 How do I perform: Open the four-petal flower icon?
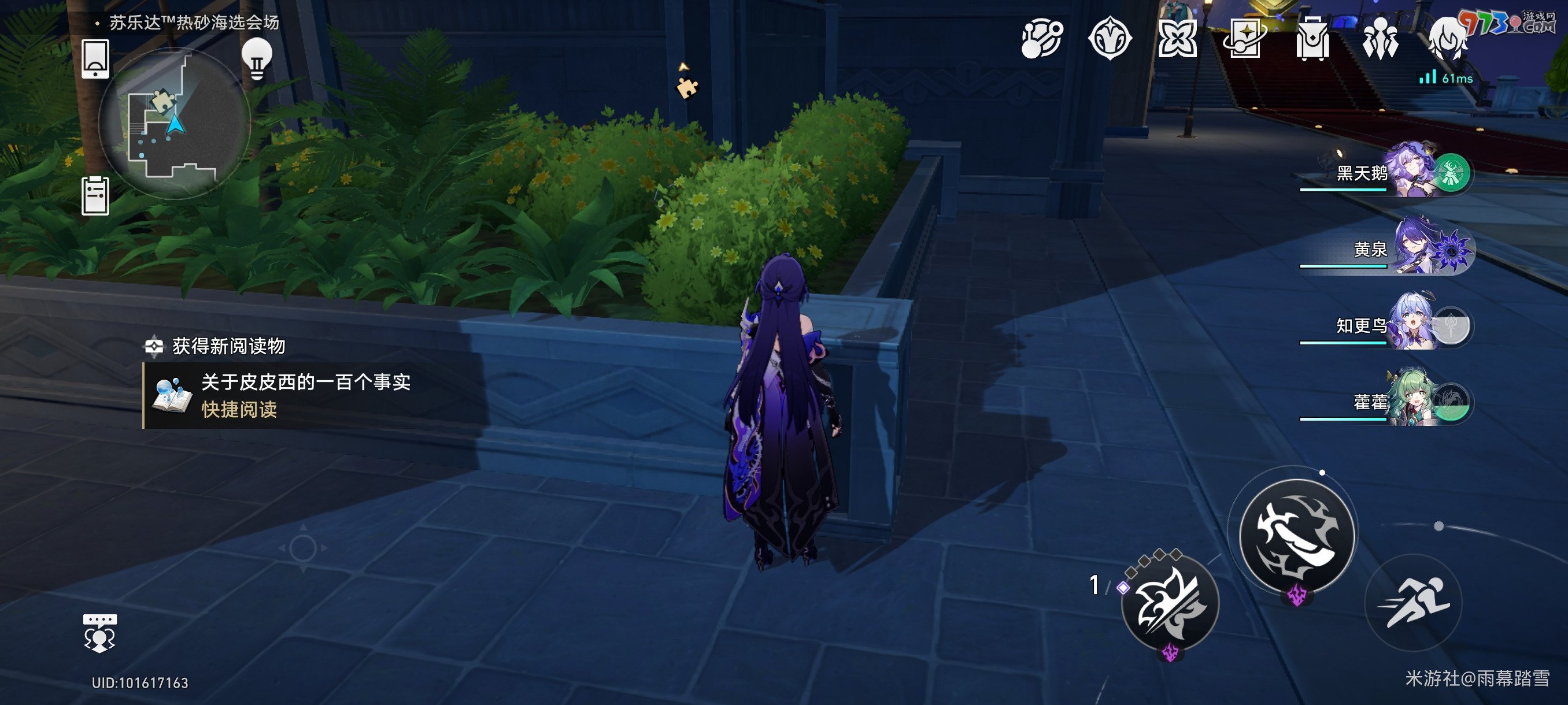tap(1177, 39)
